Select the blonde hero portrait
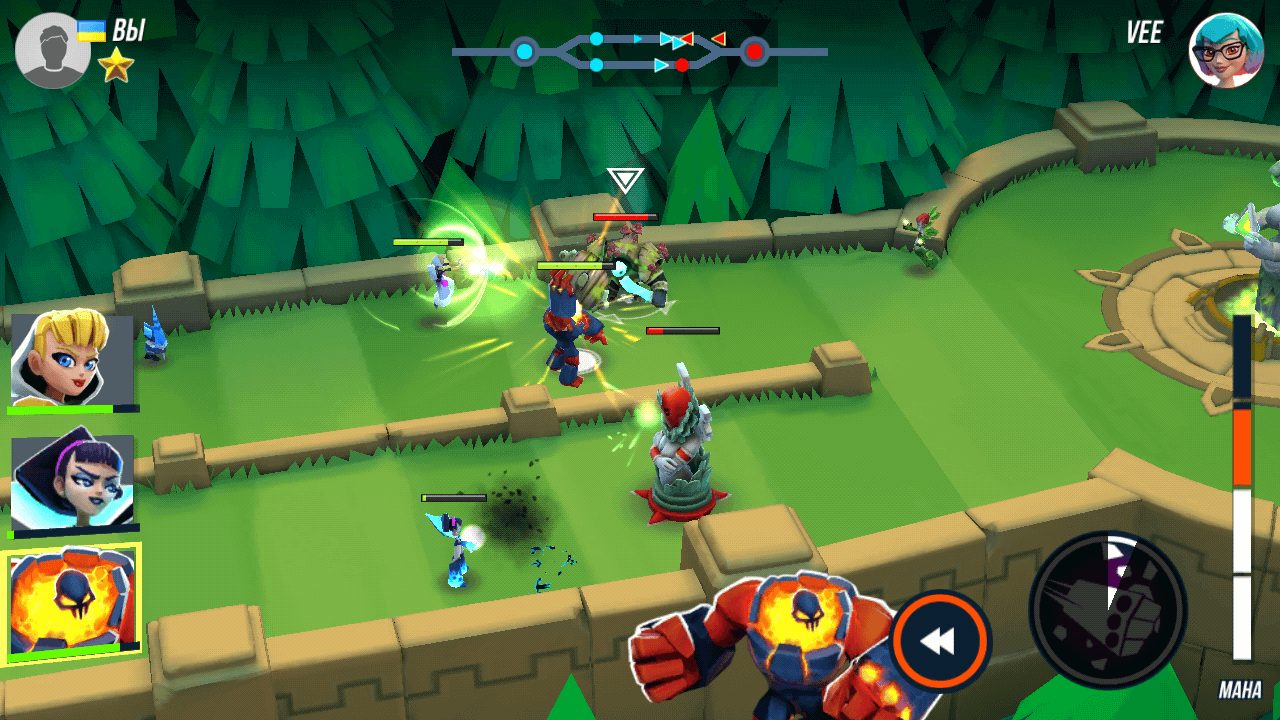The width and height of the screenshot is (1280, 720). tap(72, 360)
